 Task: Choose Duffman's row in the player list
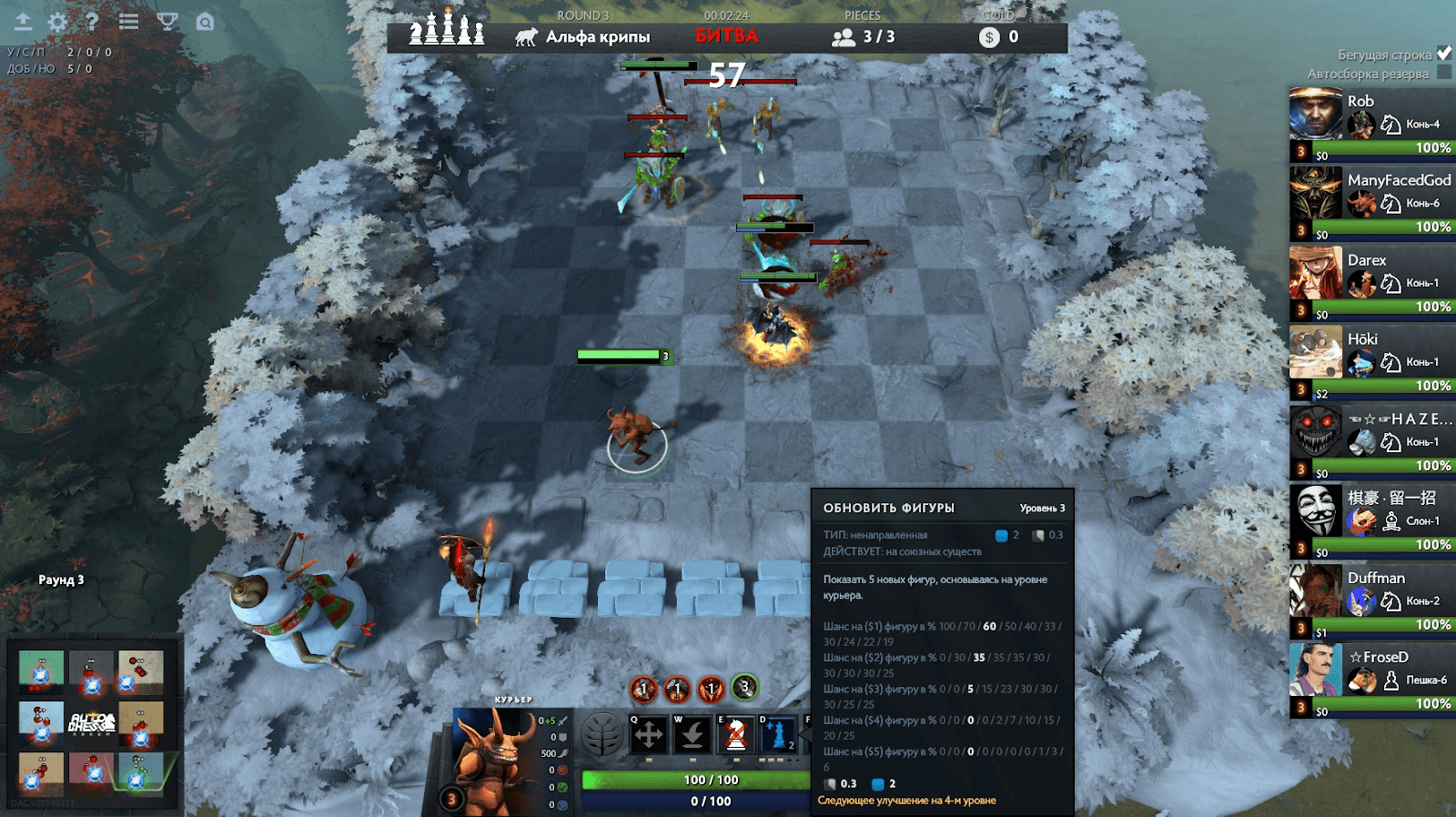click(x=1371, y=600)
